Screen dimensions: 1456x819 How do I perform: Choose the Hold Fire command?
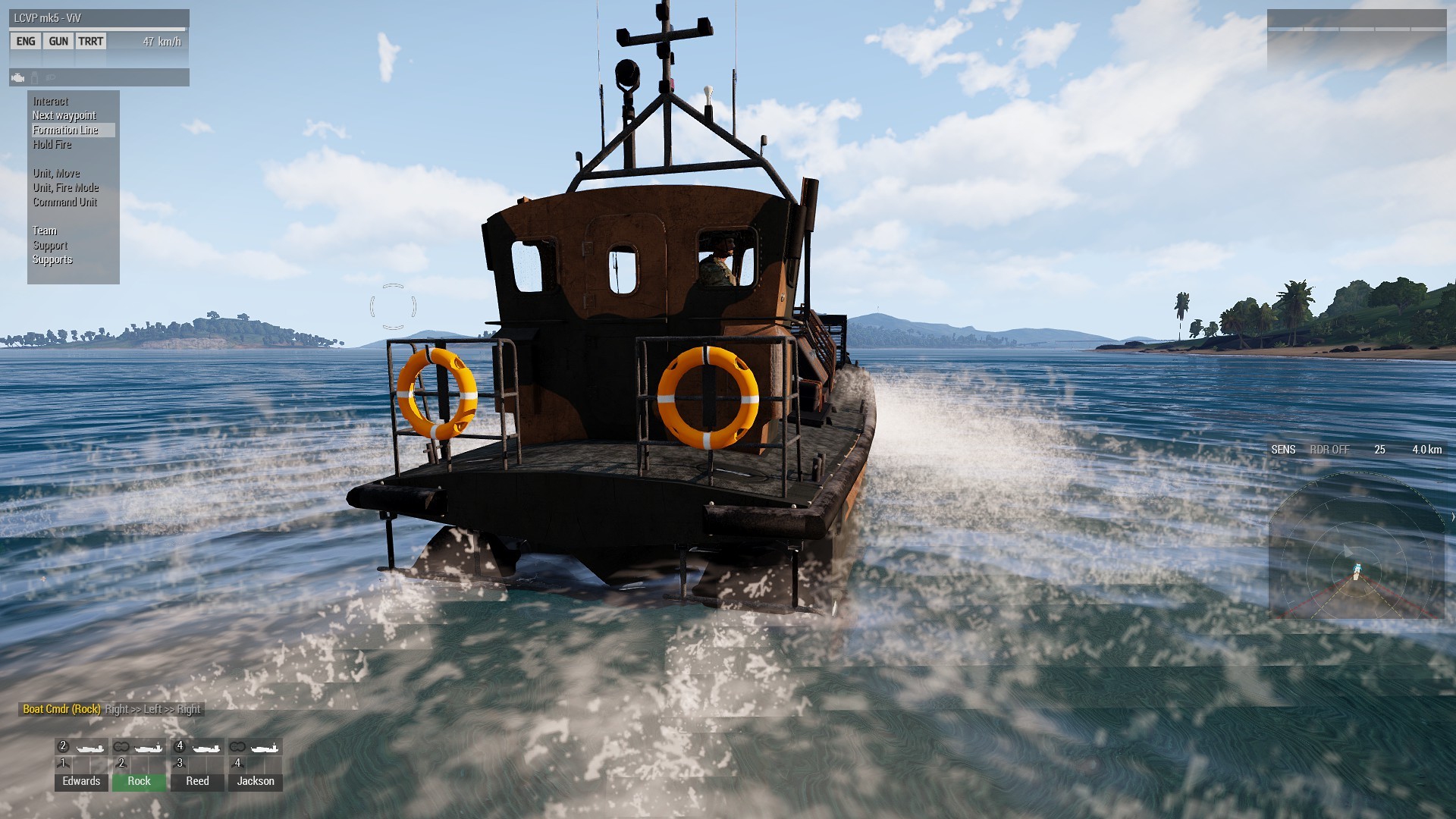52,145
